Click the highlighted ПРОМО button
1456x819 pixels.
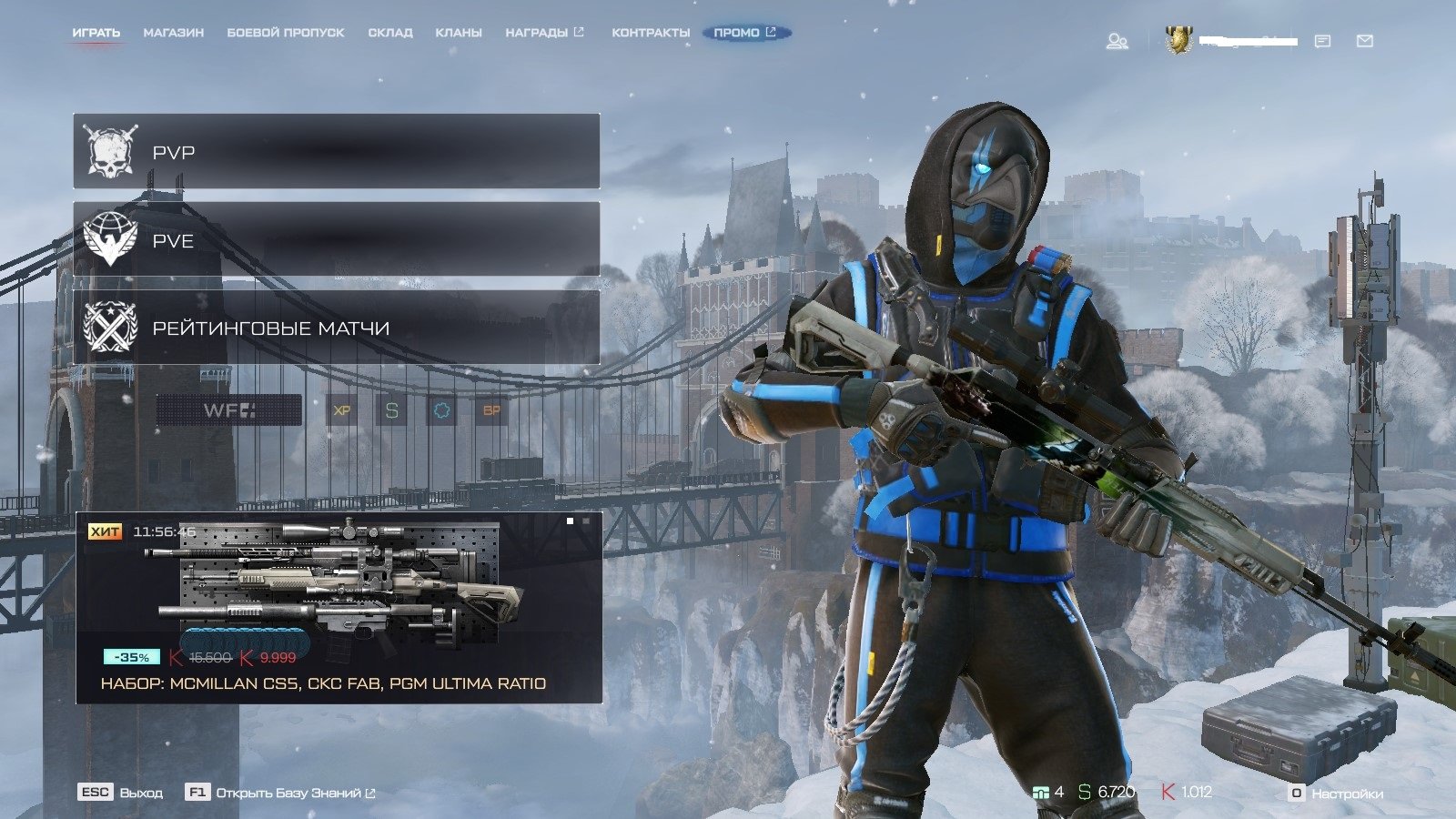point(745,33)
